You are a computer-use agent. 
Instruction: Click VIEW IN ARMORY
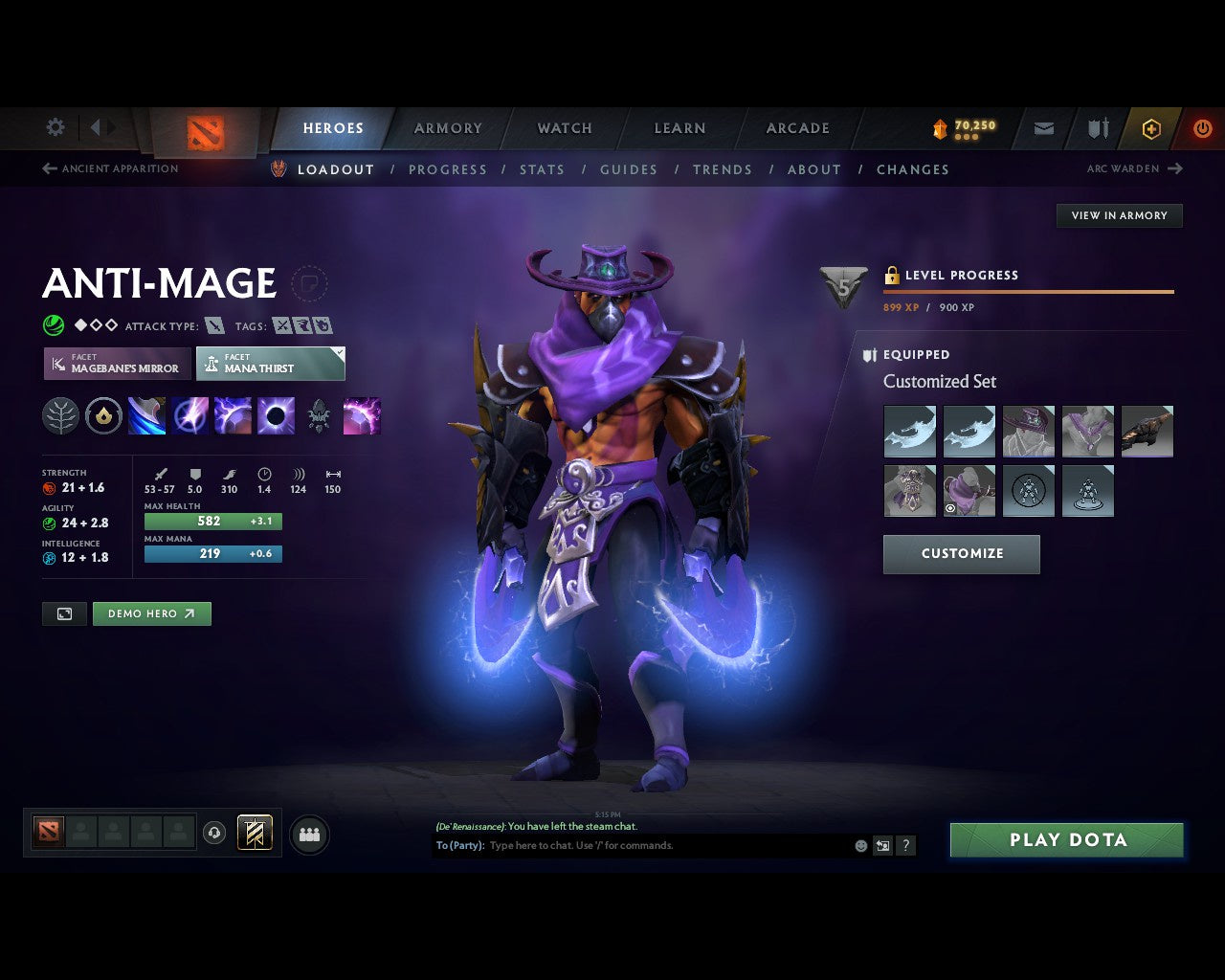click(1119, 215)
